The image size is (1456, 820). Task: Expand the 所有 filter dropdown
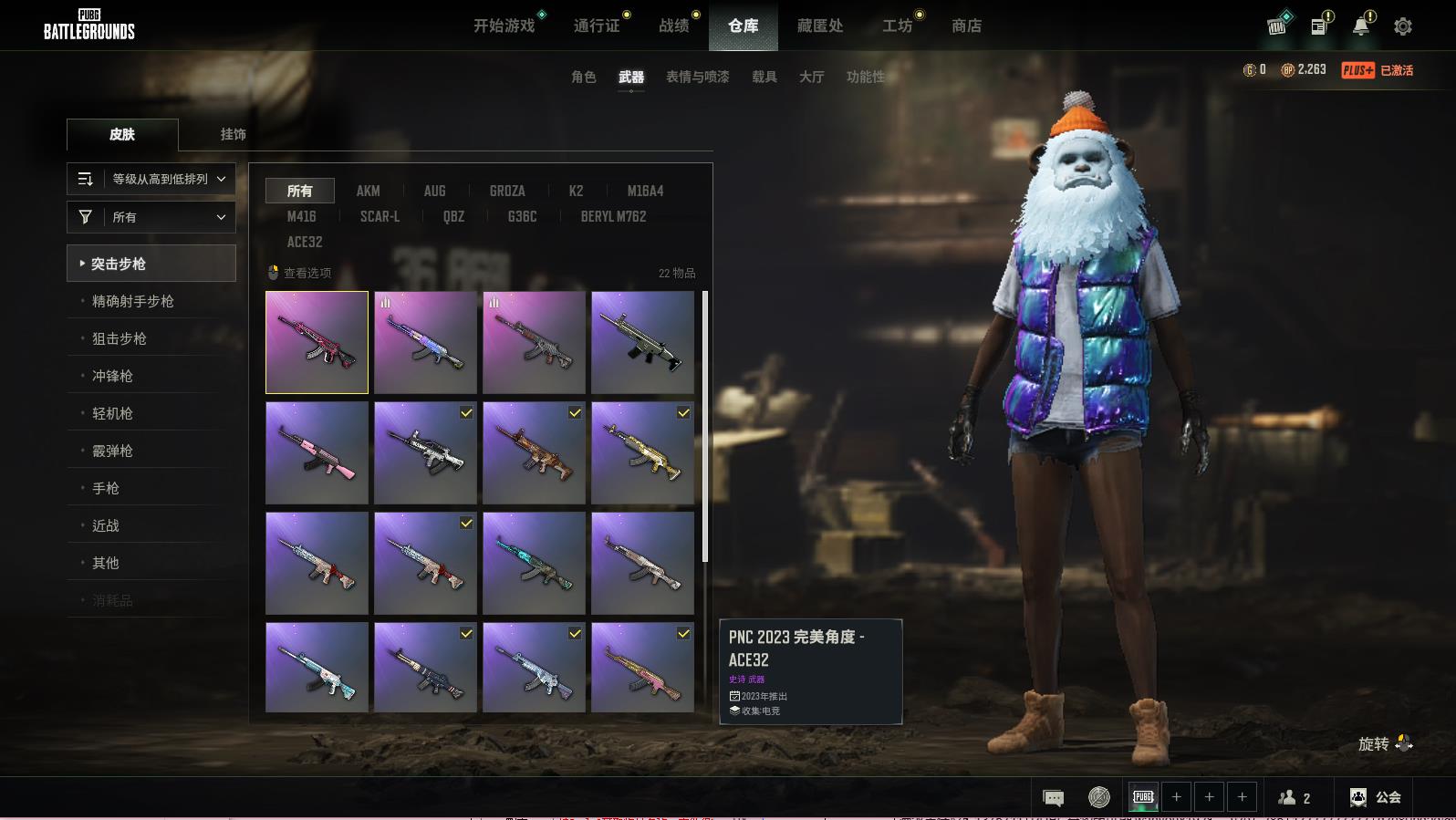click(x=151, y=217)
